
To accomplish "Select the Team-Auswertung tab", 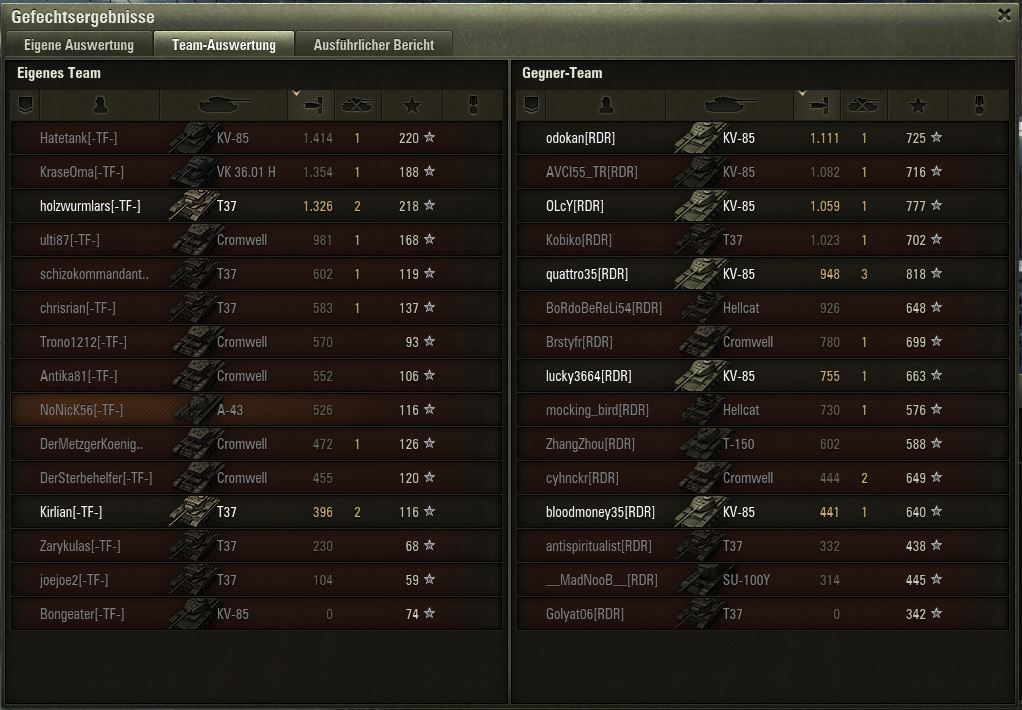I will (223, 45).
